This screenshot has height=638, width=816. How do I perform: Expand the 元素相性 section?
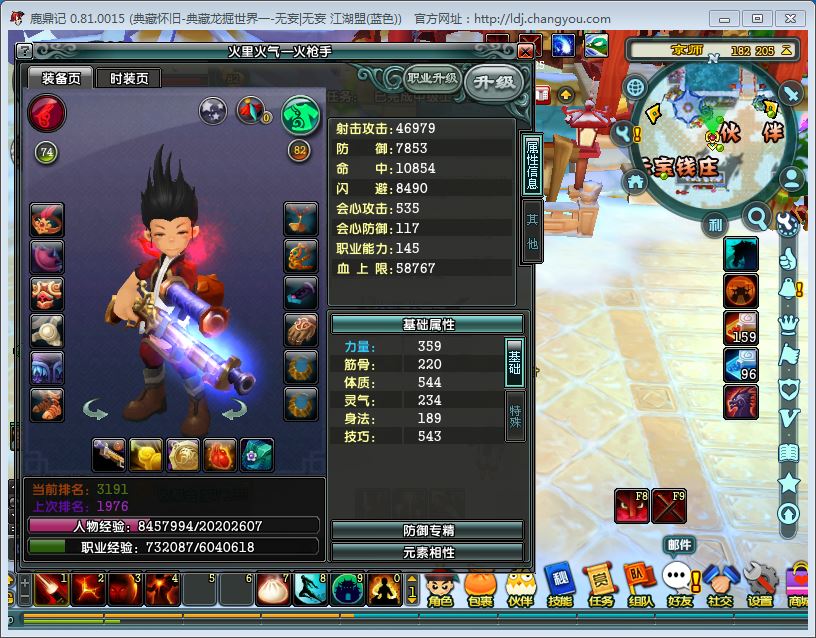pos(428,551)
